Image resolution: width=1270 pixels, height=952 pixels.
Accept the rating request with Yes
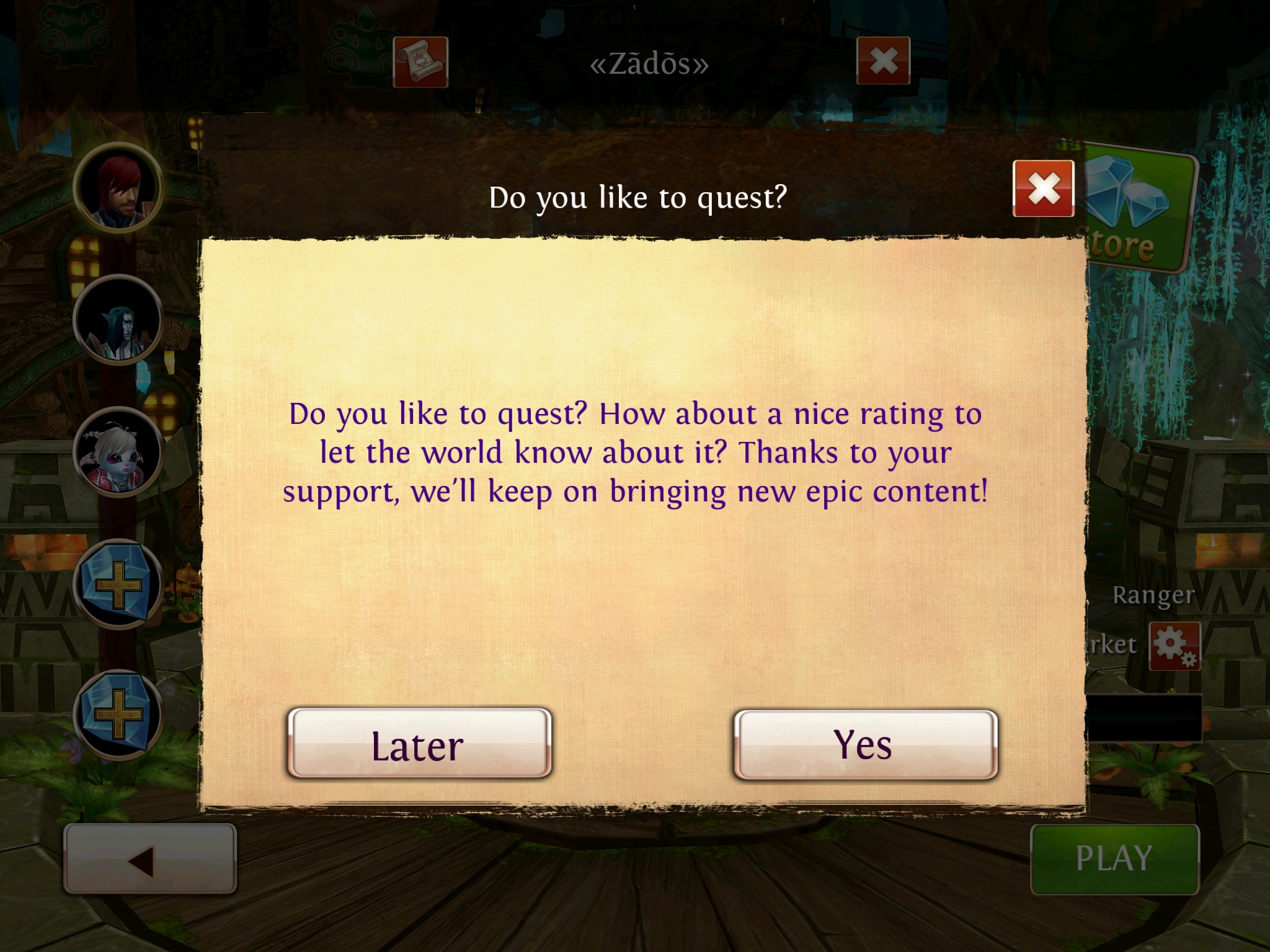pos(865,744)
